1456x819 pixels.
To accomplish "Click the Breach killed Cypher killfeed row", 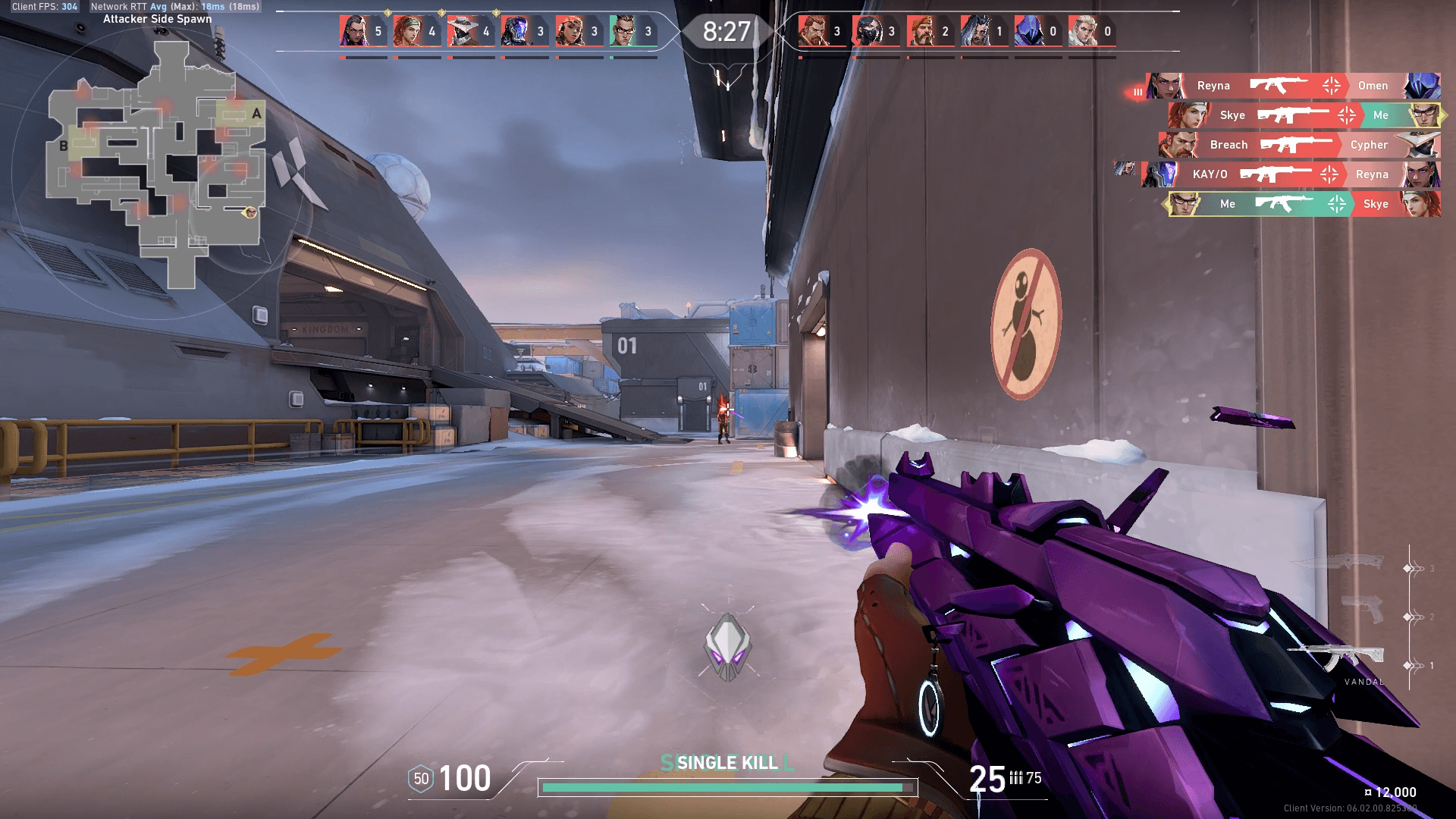I will coord(1298,145).
